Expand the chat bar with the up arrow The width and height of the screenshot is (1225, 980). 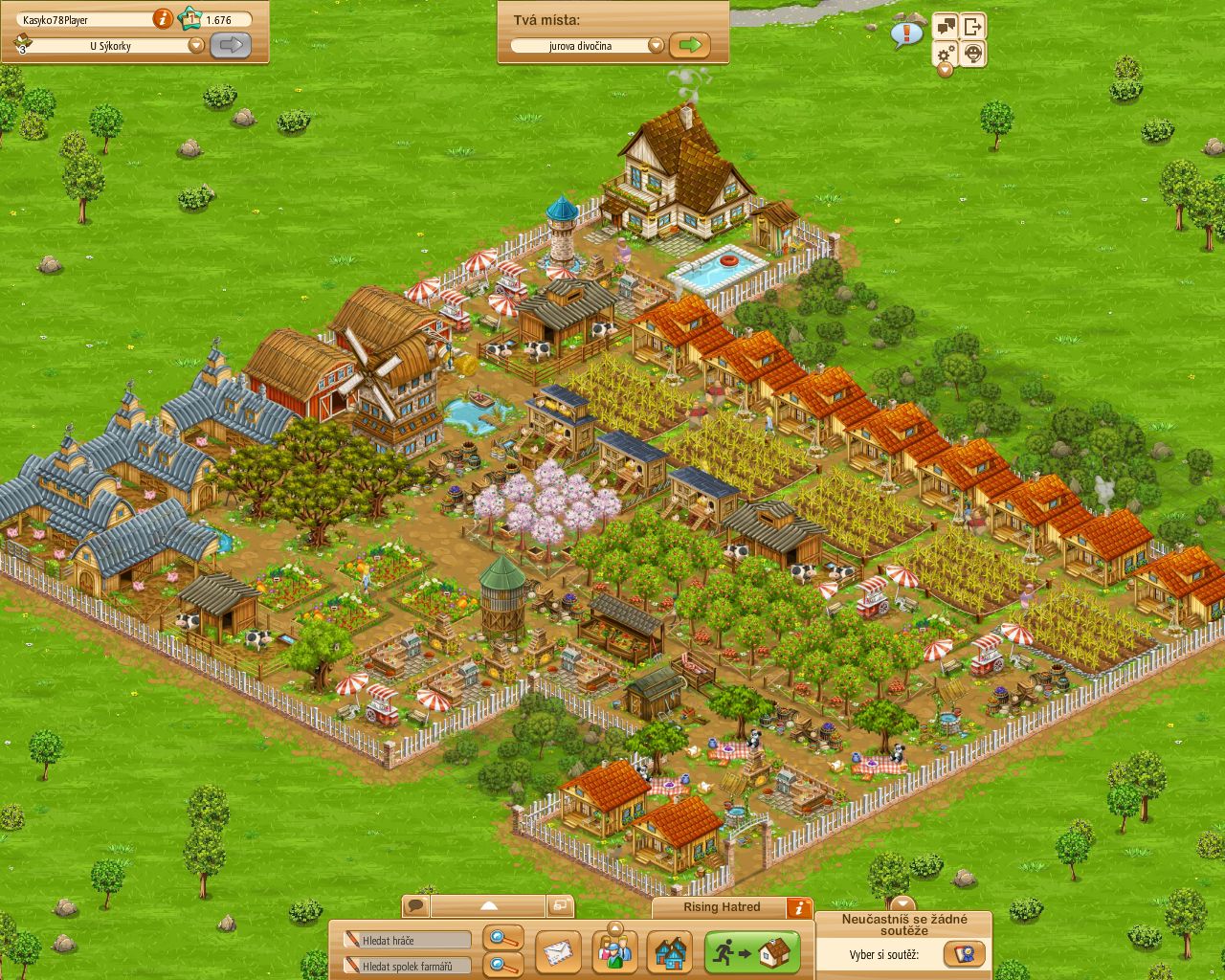tap(490, 903)
